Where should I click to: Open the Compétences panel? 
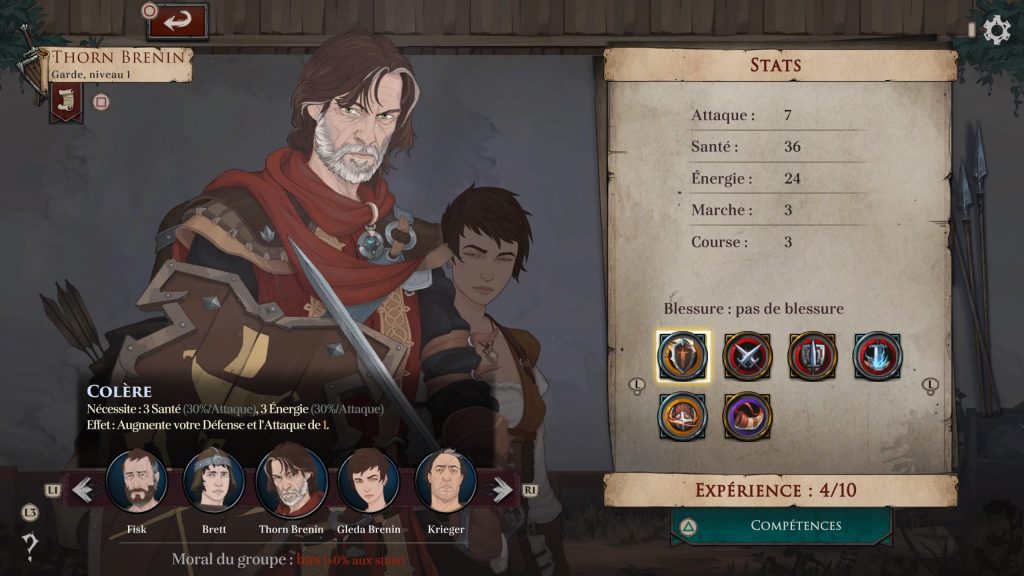(782, 526)
